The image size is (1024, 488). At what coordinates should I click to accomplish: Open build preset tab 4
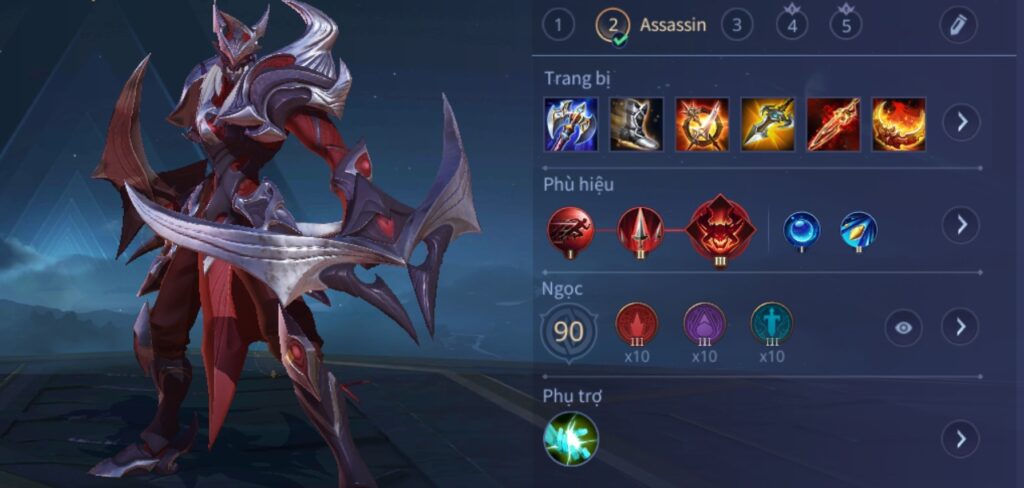click(x=792, y=25)
